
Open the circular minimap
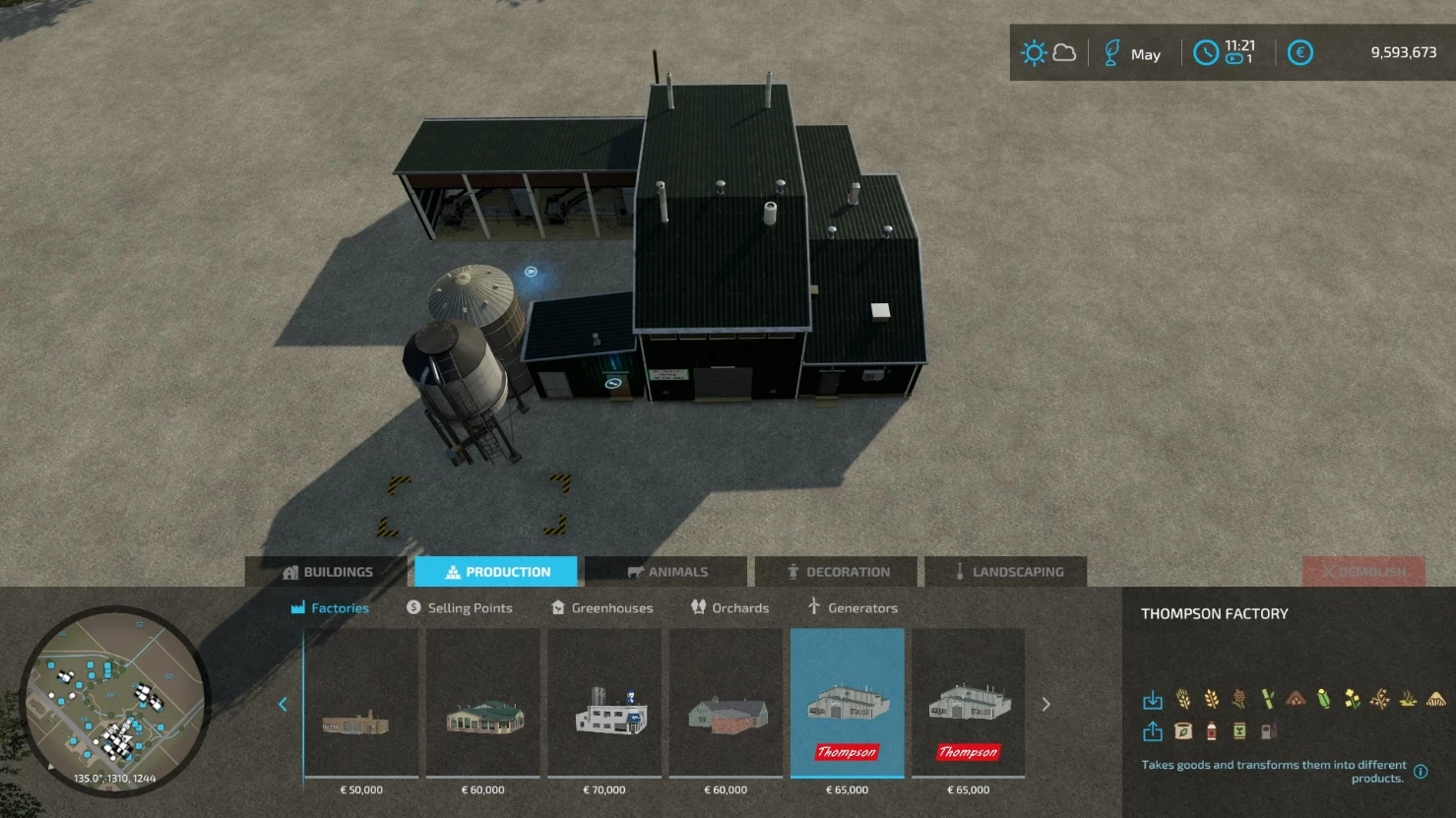click(x=114, y=700)
